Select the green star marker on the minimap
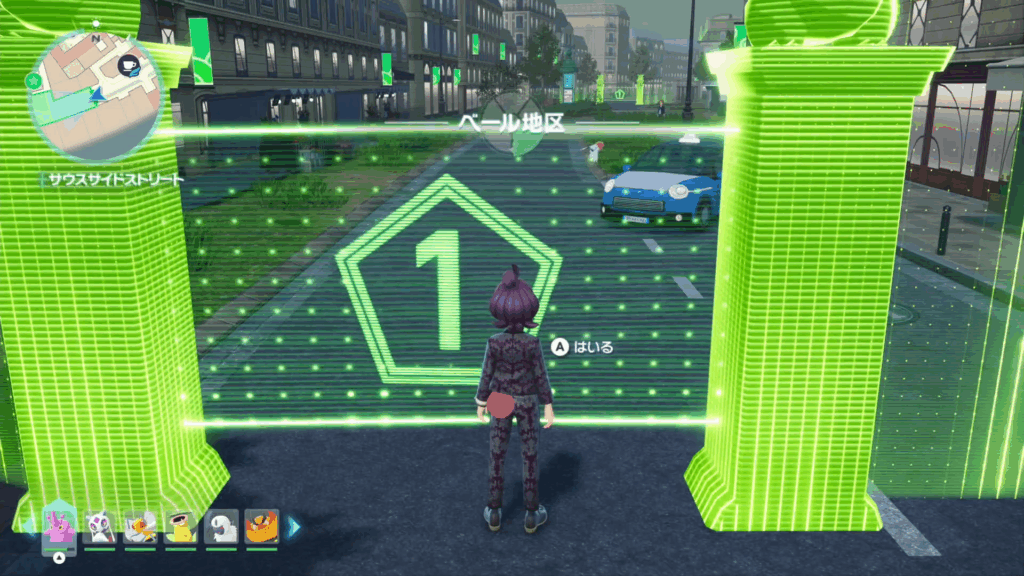This screenshot has height=576, width=1024. [x=38, y=80]
